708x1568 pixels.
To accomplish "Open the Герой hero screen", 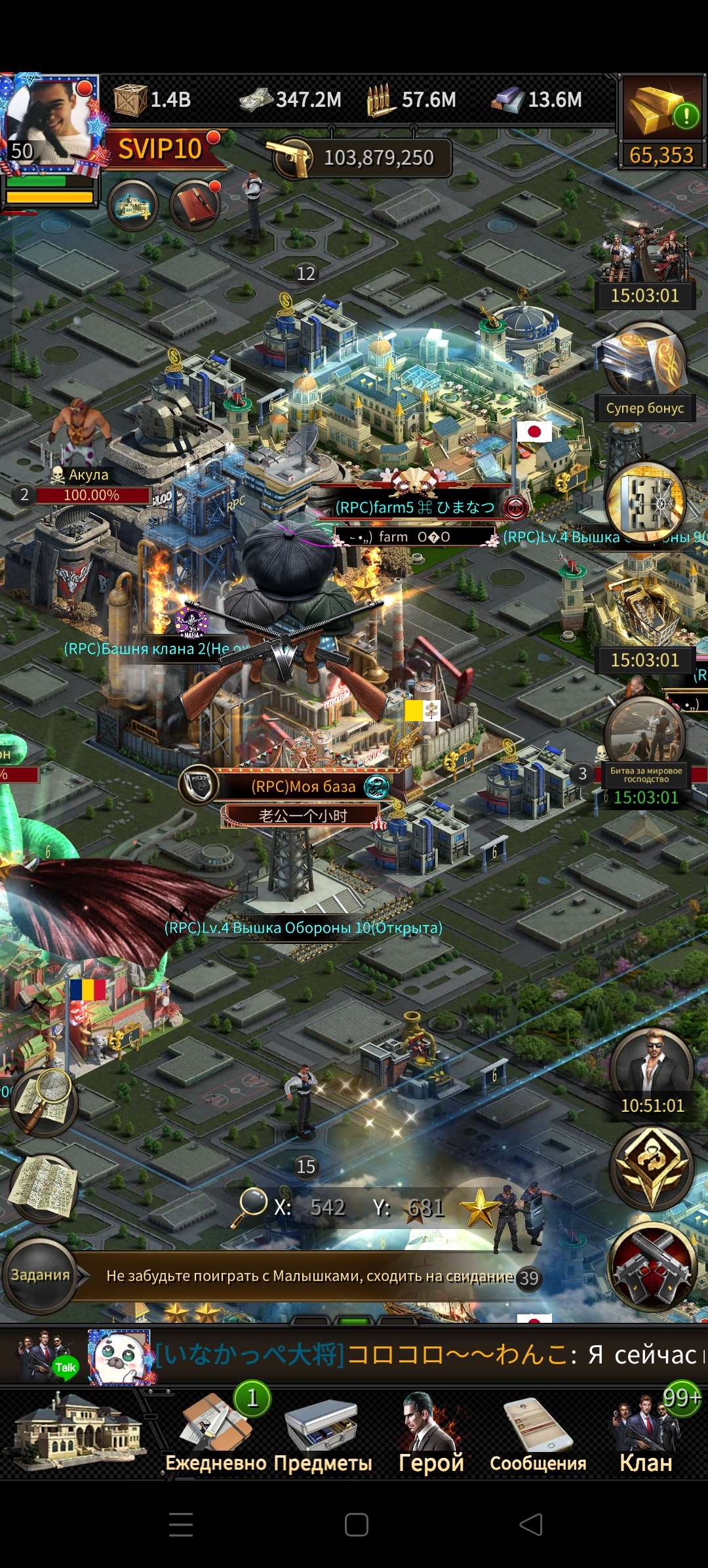I will click(431, 1436).
